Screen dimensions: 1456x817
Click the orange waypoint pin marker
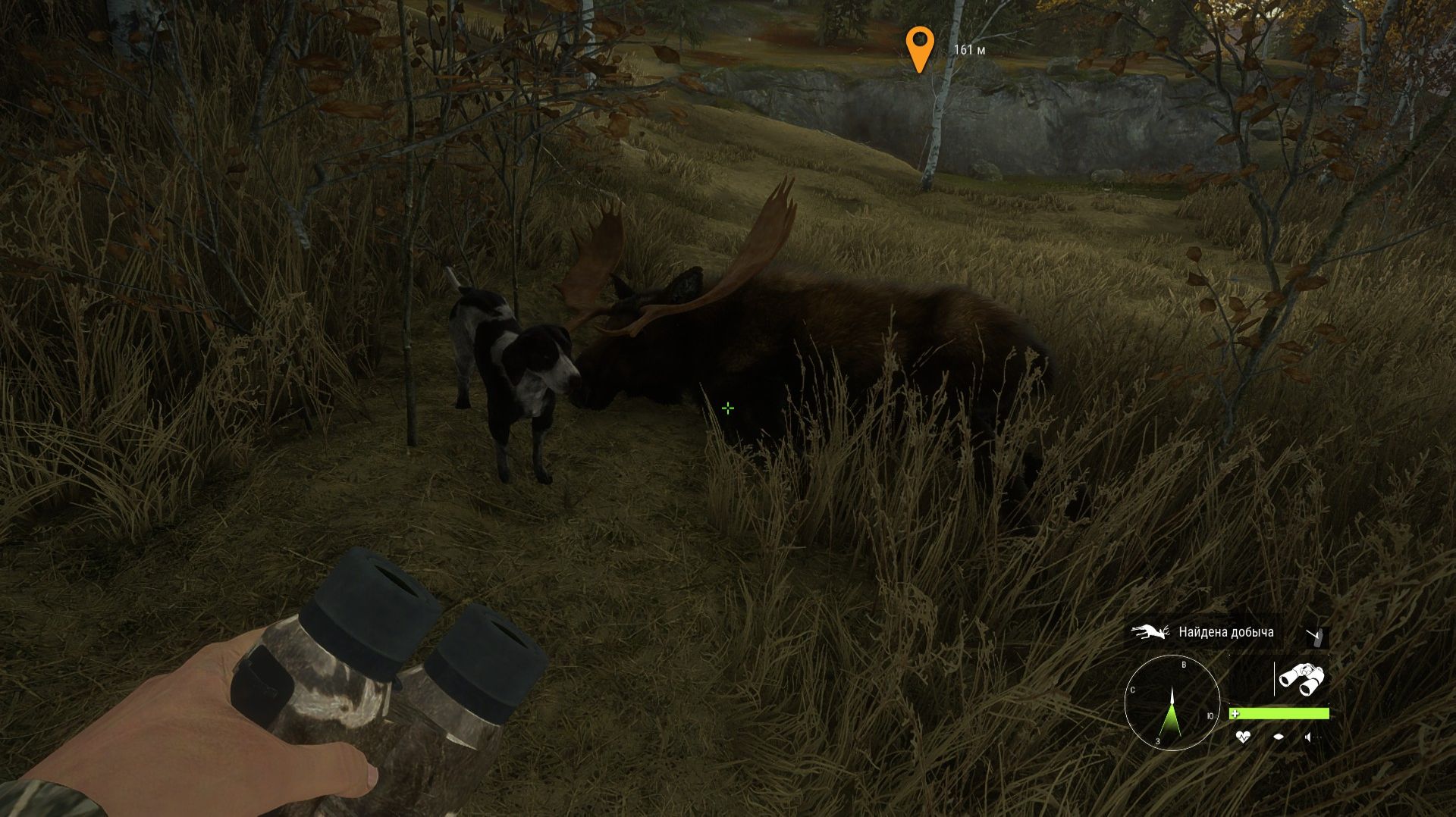point(920,47)
